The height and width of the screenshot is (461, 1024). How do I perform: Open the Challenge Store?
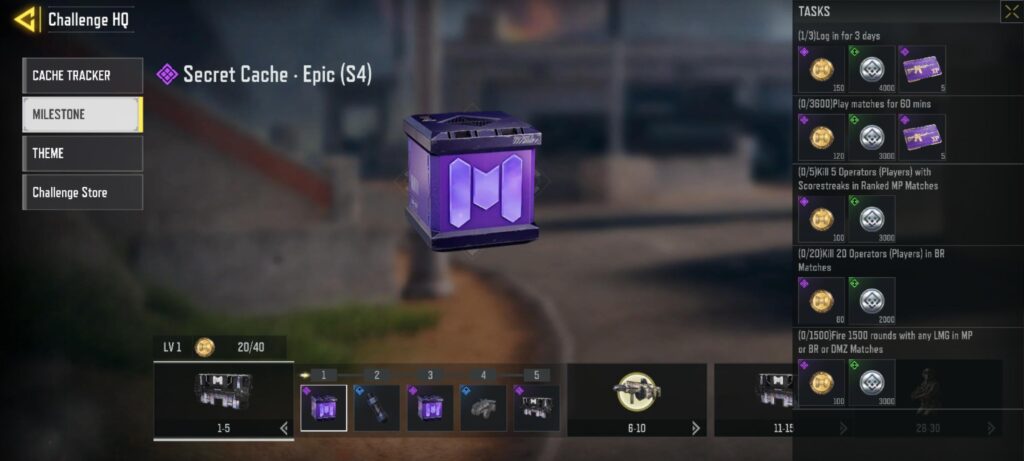pyautogui.click(x=82, y=192)
